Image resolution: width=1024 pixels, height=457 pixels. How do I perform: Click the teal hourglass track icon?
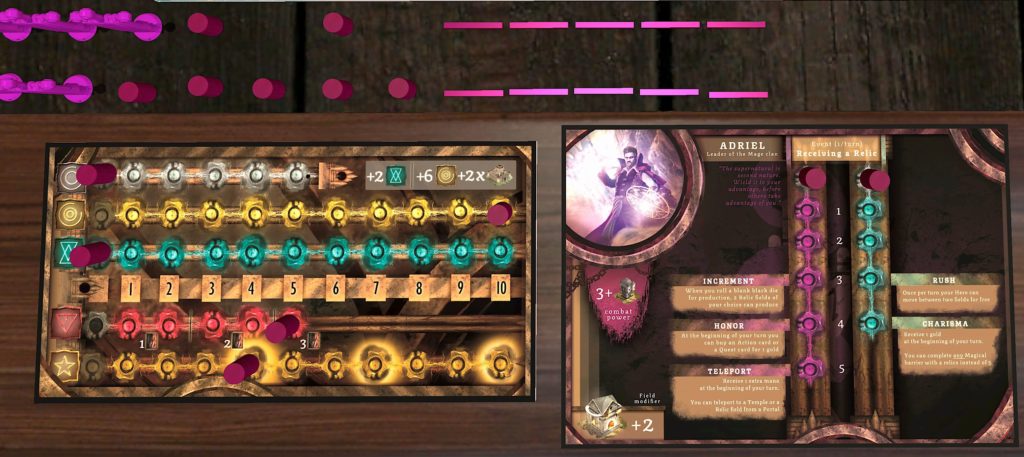[67, 250]
